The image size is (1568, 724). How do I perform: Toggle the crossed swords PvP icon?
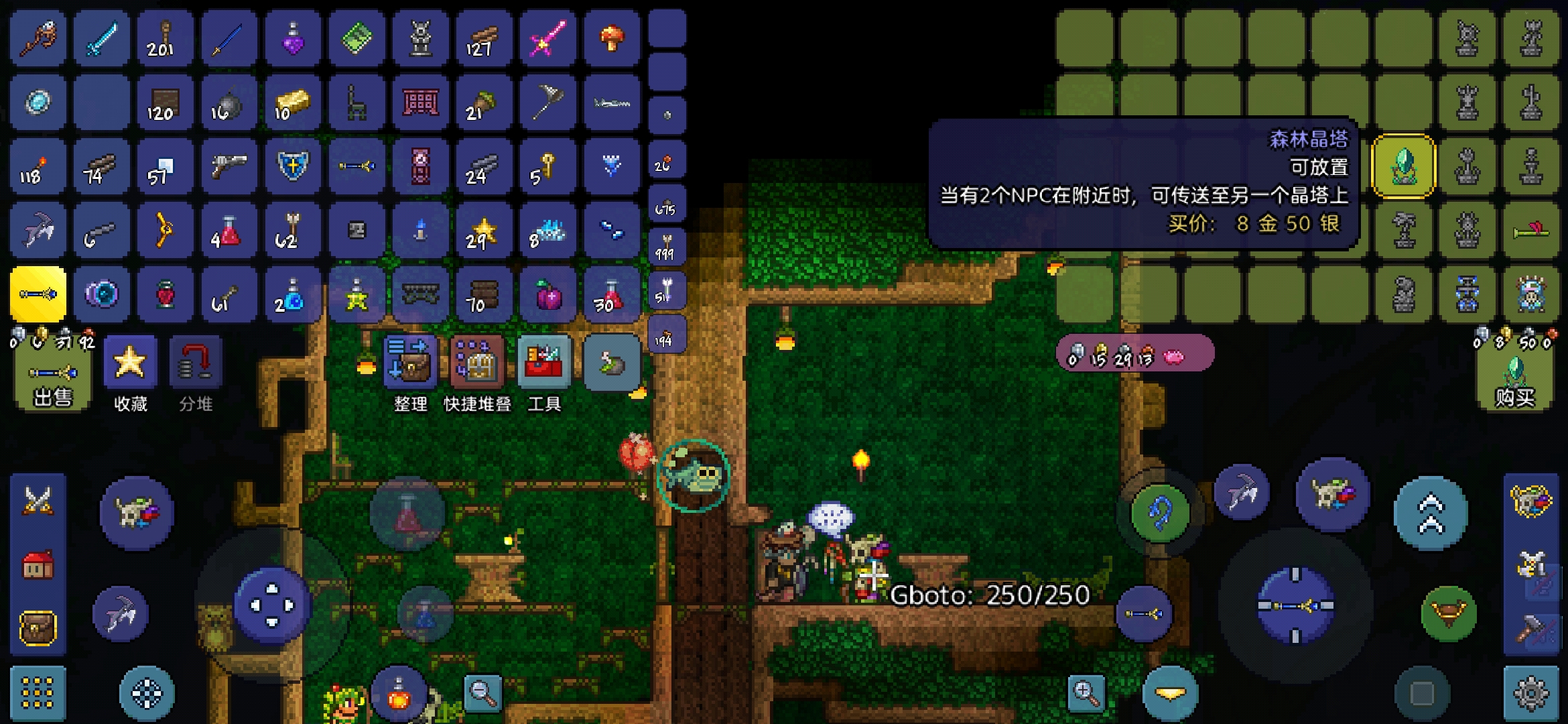[38, 501]
